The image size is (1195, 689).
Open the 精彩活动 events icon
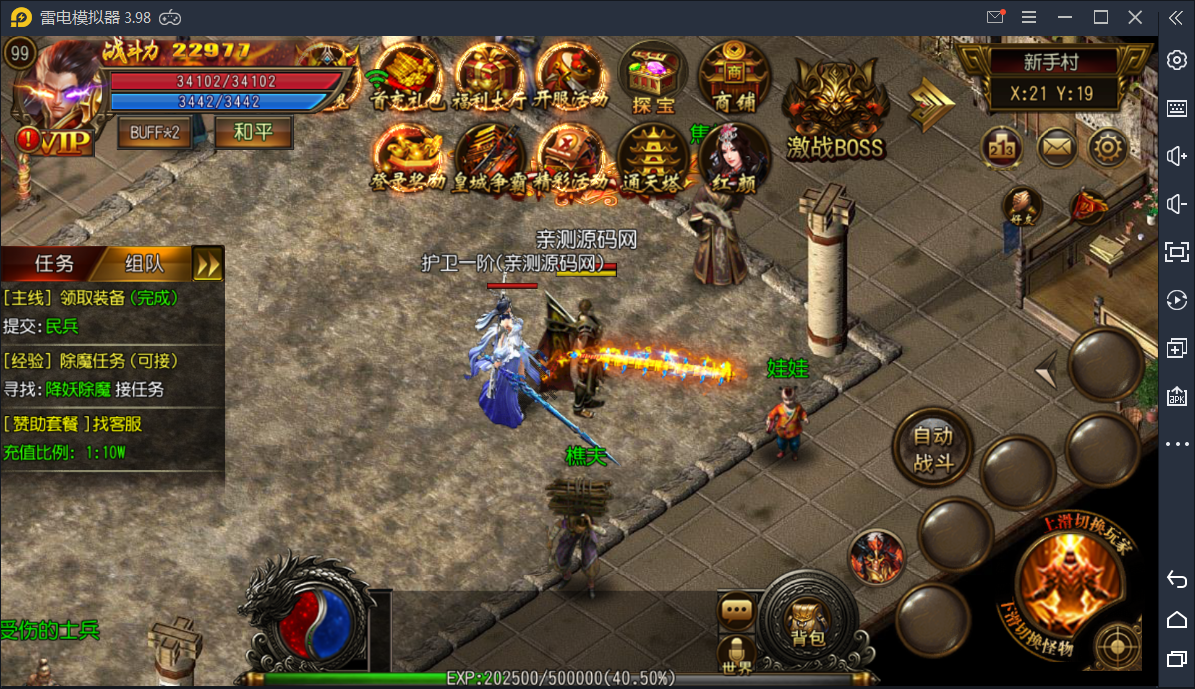tap(571, 158)
